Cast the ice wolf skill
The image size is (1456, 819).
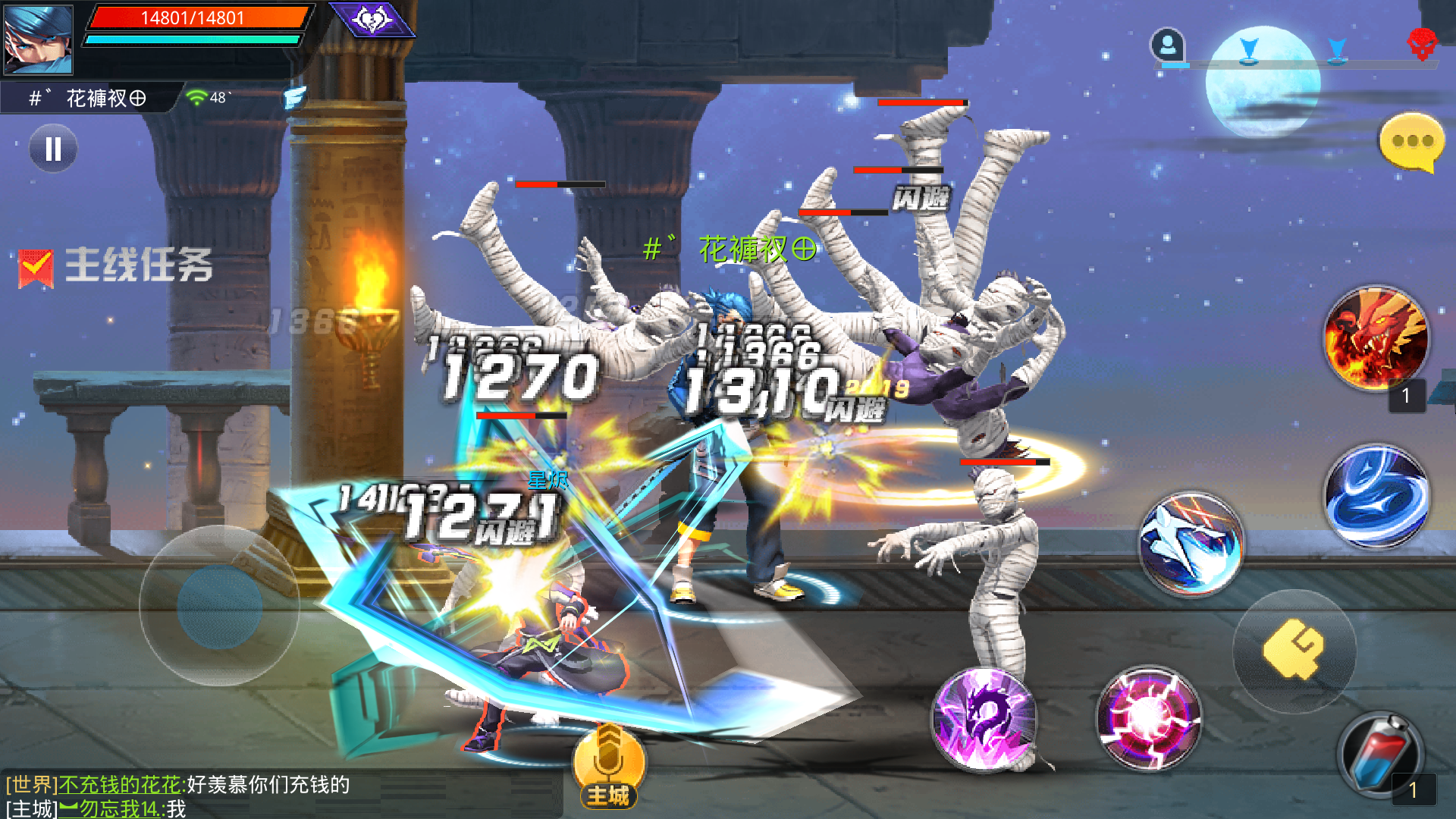click(1191, 543)
